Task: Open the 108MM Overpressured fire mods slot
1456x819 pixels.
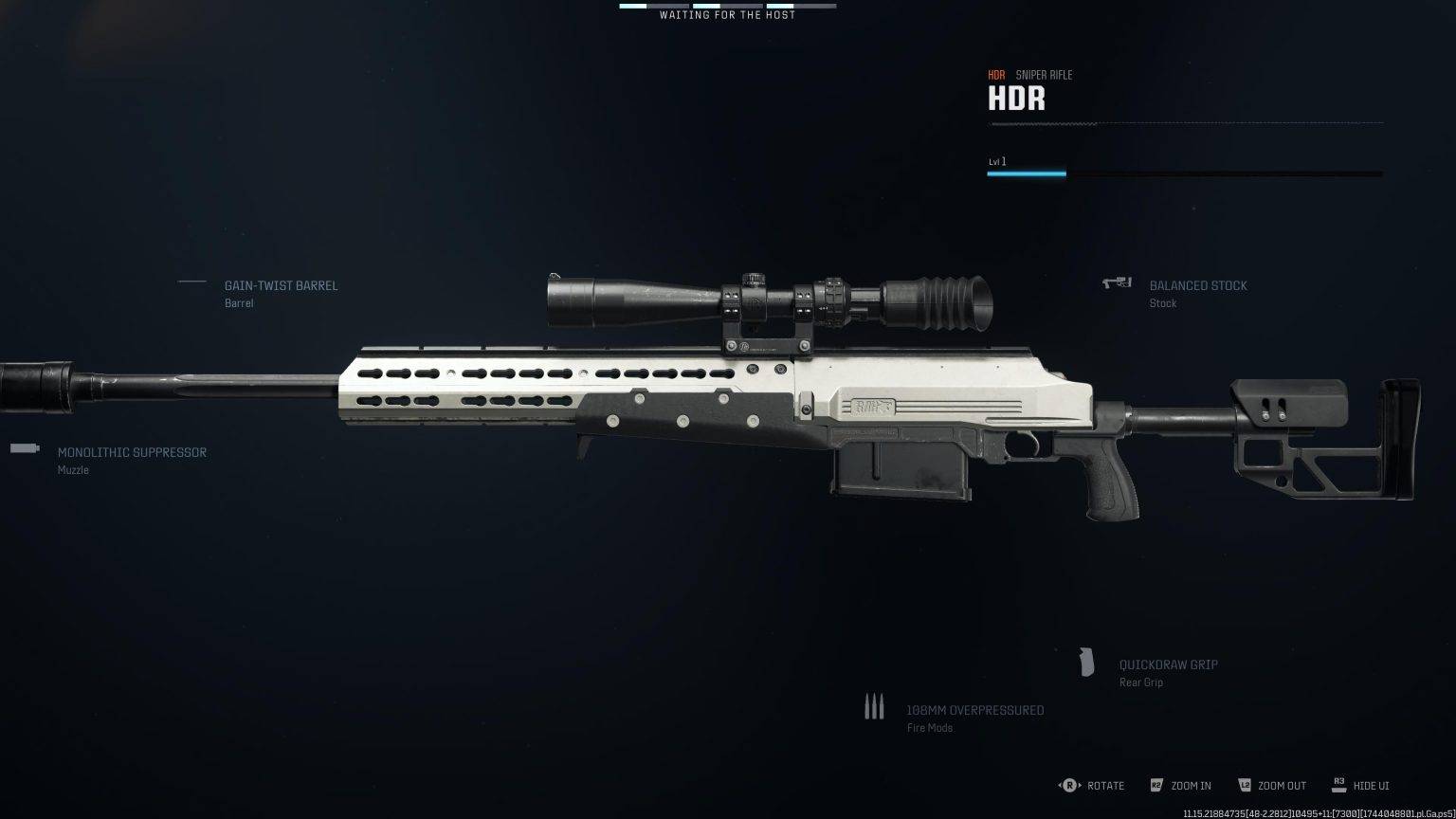Action: click(x=974, y=711)
